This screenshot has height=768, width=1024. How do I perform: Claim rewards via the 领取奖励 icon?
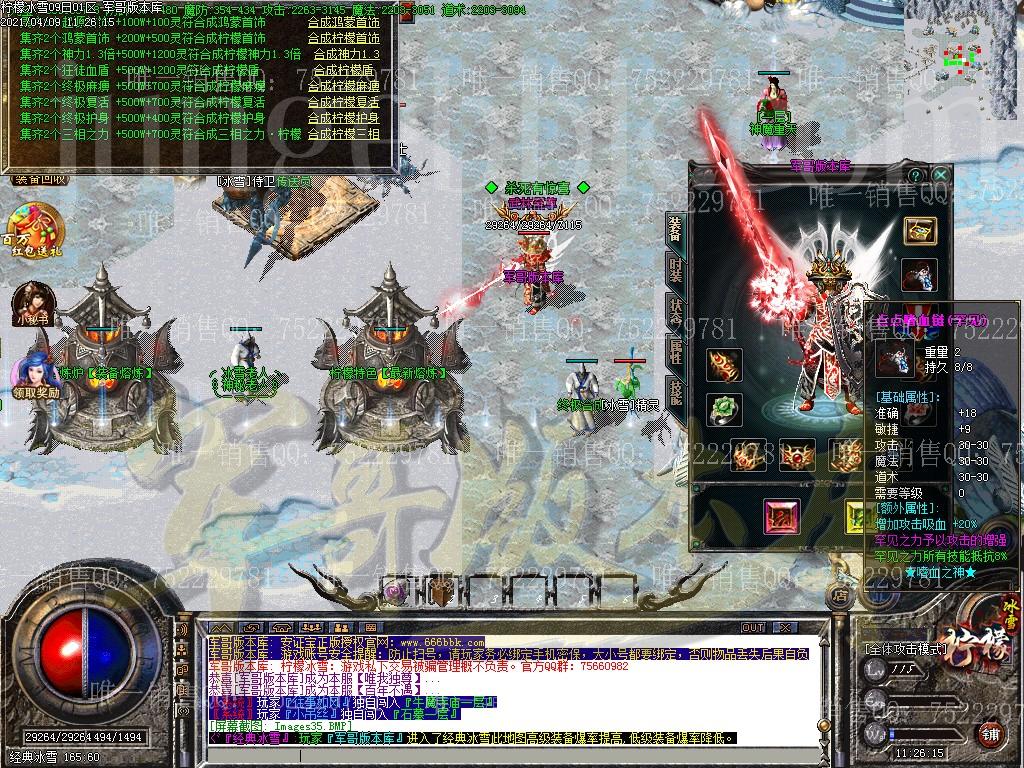click(x=37, y=372)
